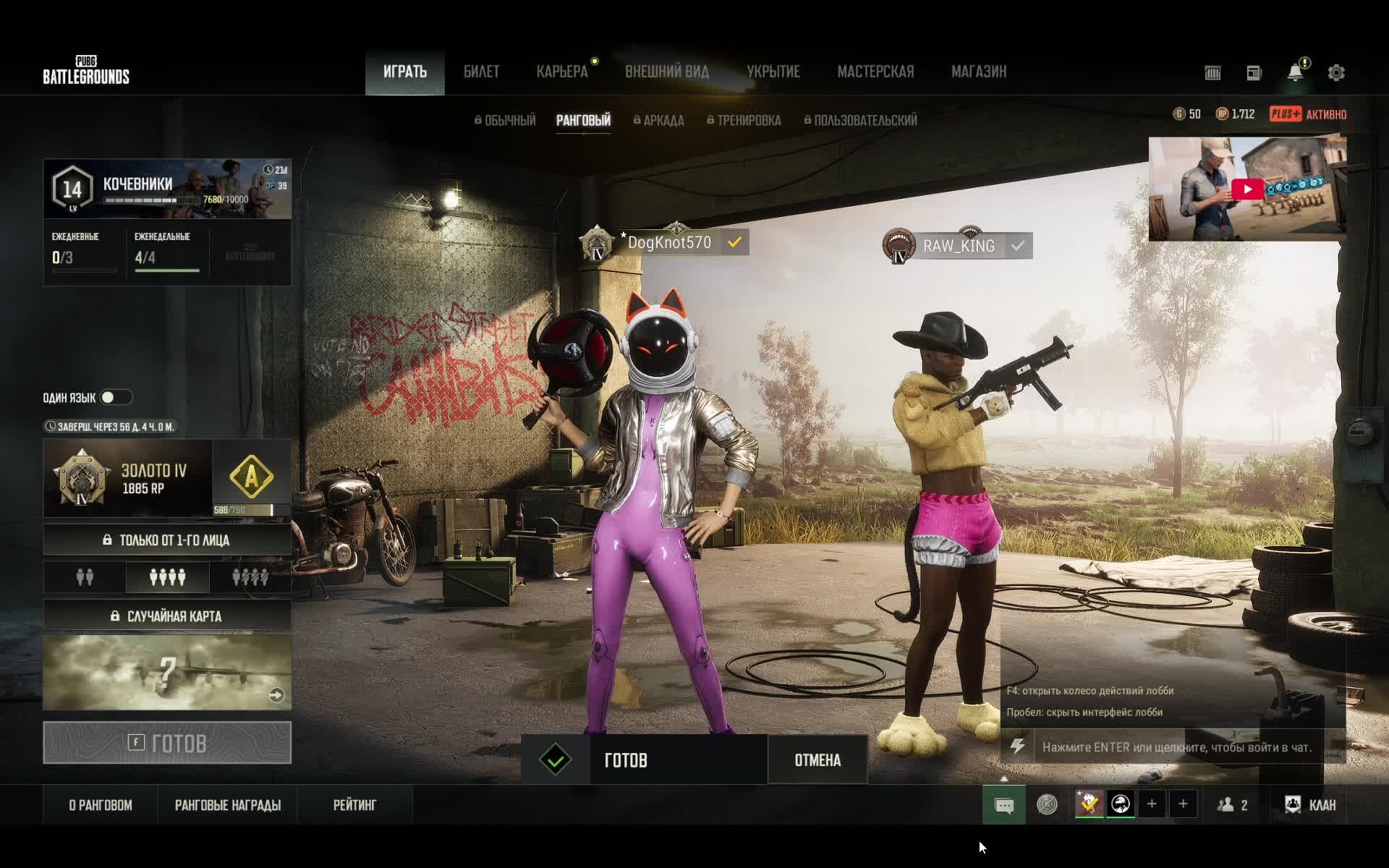Cancel readiness with the Отмена button
Image resolution: width=1389 pixels, height=868 pixels.
[817, 760]
